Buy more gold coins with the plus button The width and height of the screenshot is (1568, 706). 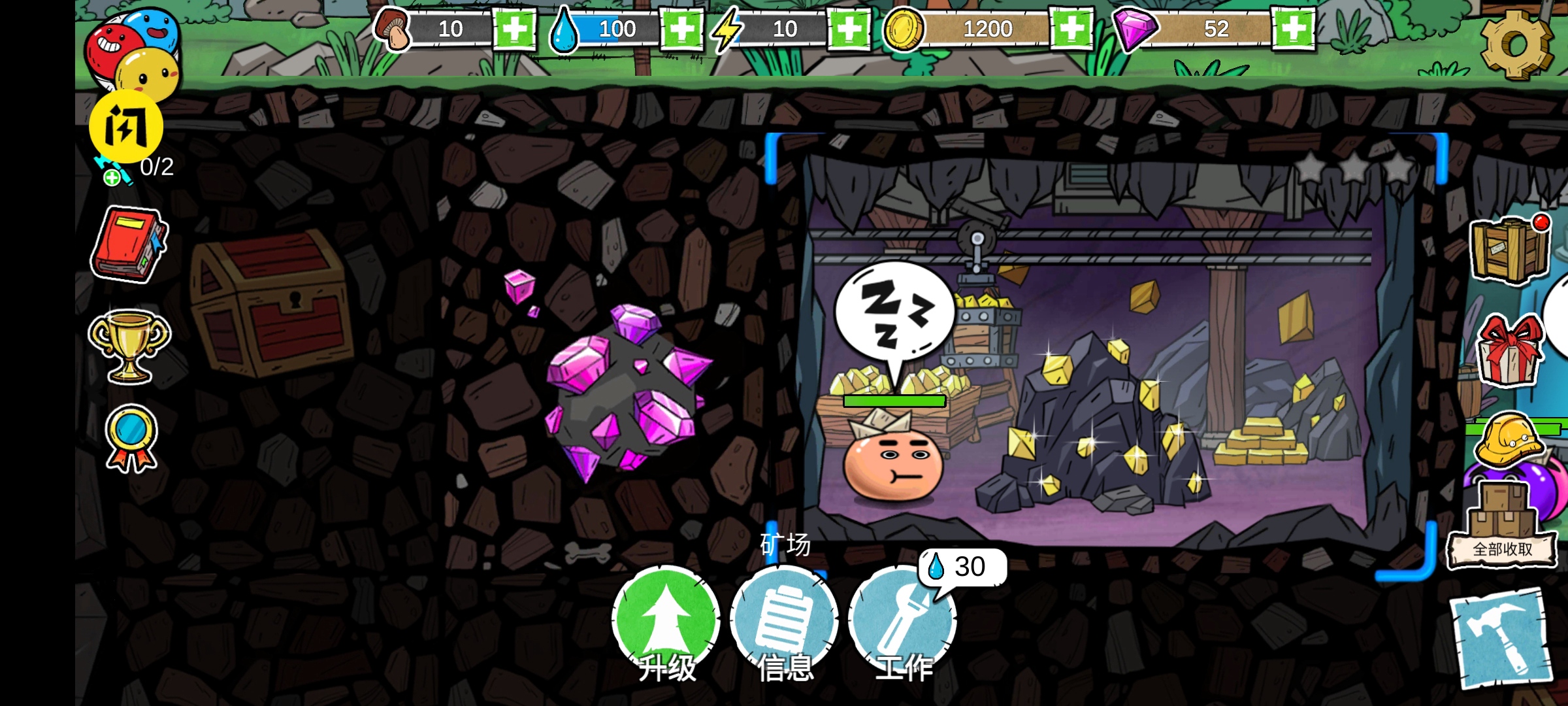point(1071,29)
